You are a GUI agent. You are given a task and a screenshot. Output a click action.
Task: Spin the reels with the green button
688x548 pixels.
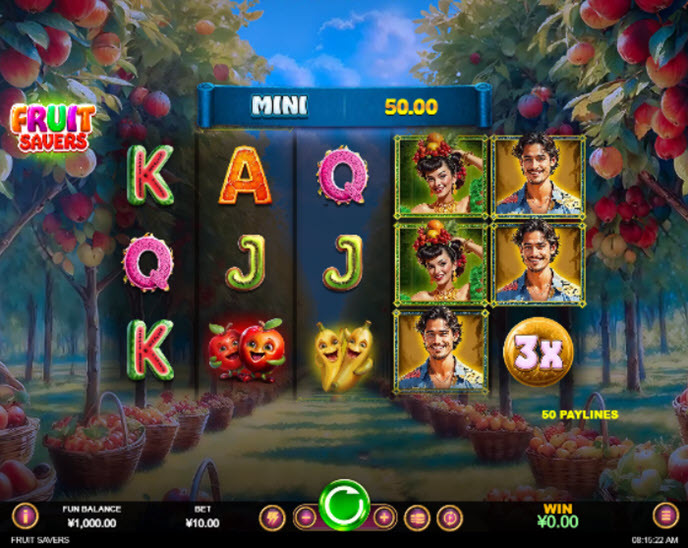pyautogui.click(x=344, y=506)
